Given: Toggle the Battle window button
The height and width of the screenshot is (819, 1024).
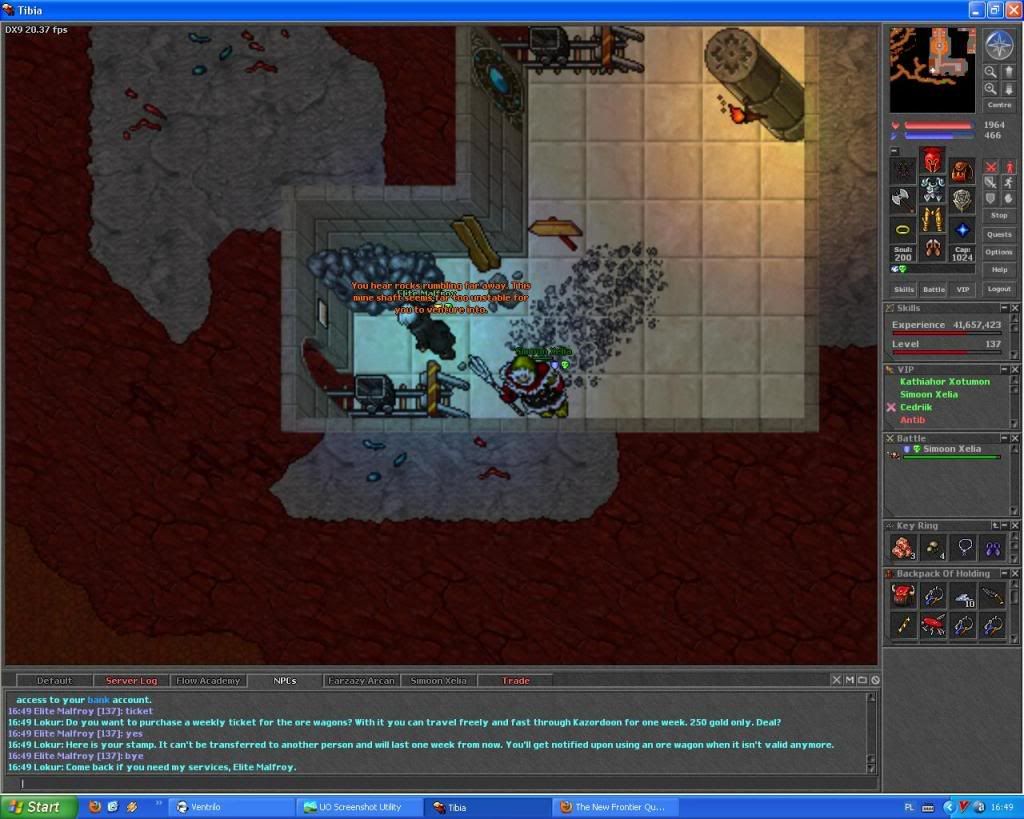Looking at the screenshot, I should 933,289.
